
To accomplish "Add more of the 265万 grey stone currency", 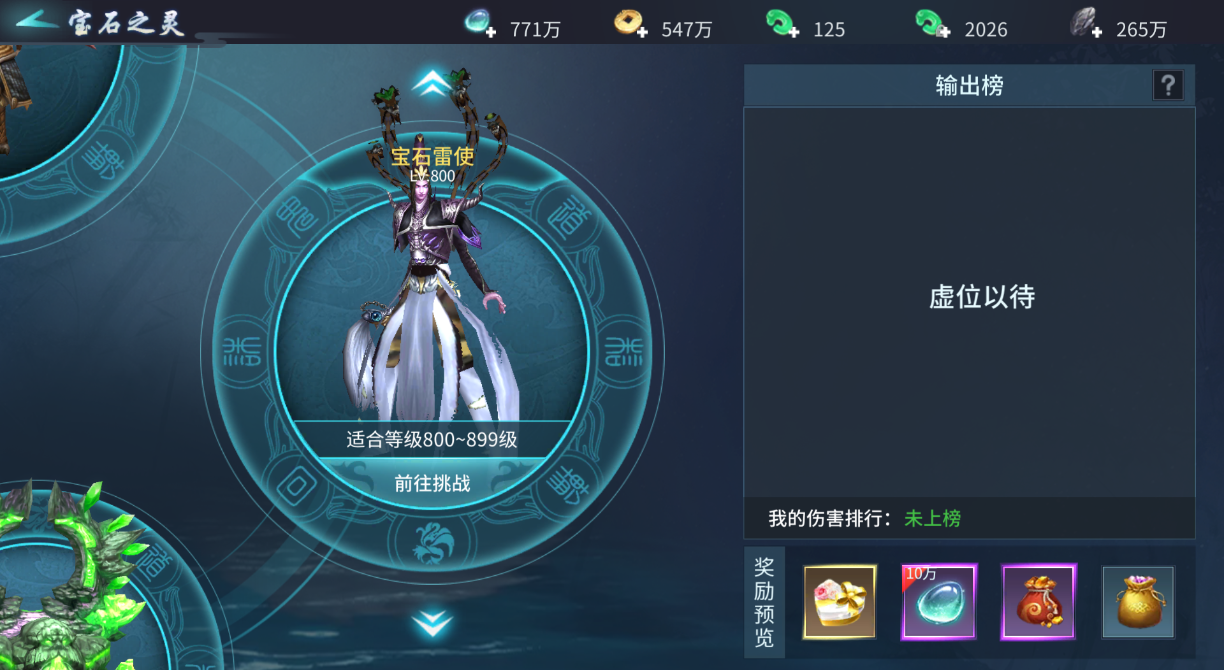I will click(x=1085, y=24).
